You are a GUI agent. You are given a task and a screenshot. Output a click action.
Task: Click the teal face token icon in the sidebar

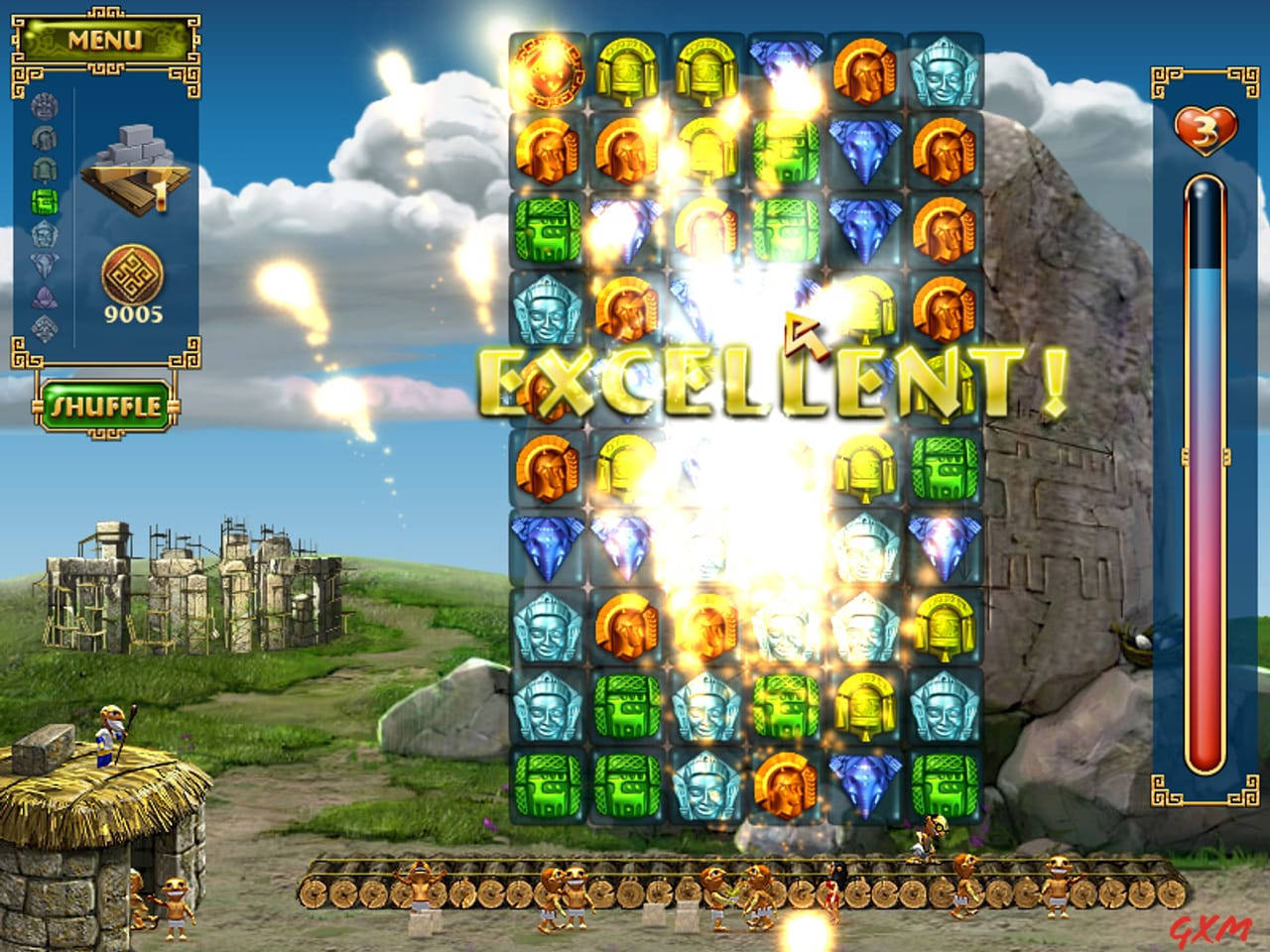pos(46,234)
